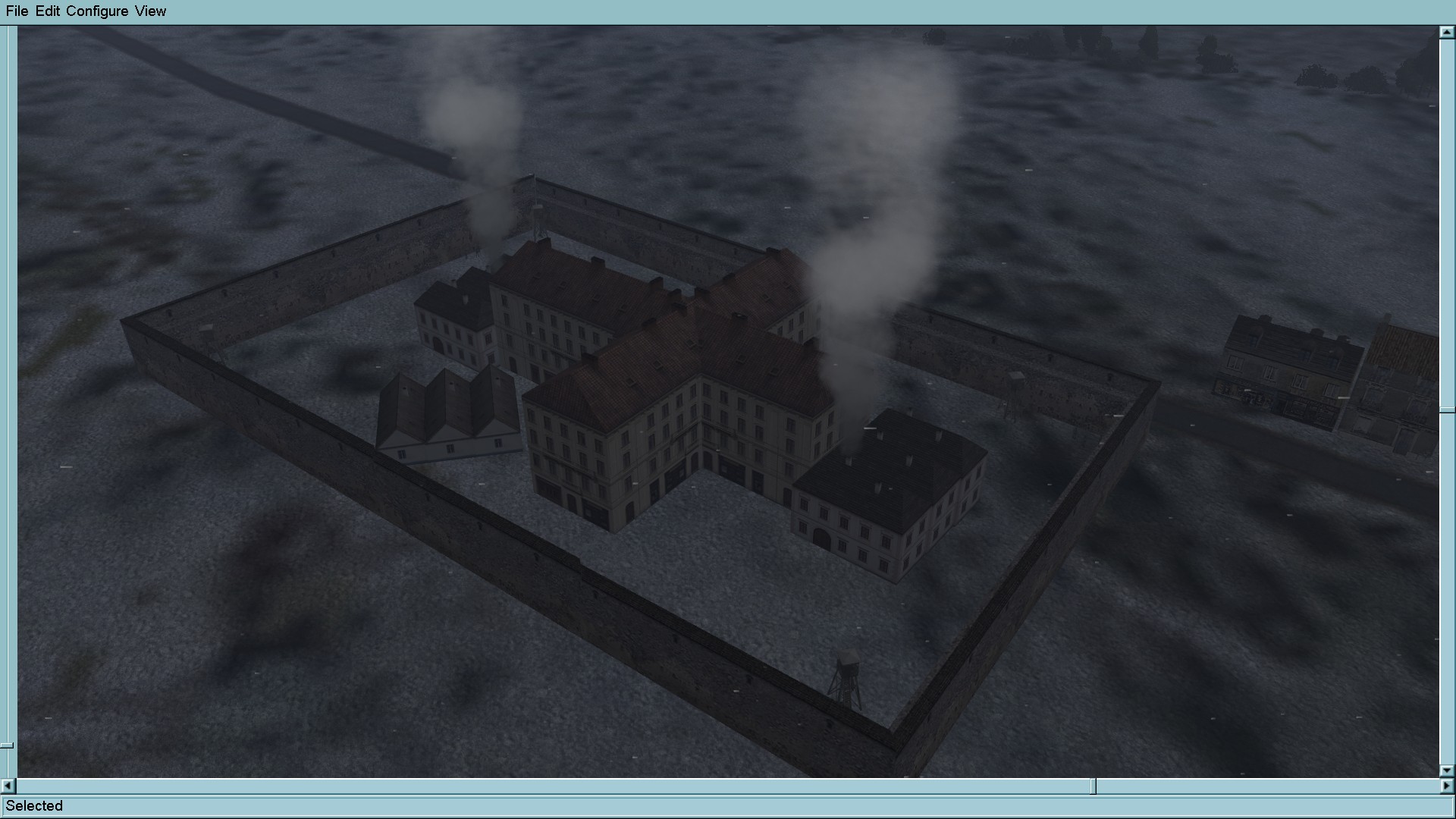The height and width of the screenshot is (819, 1456).
Task: Click the horizontal scrollbar left arrow
Action: tap(8, 786)
